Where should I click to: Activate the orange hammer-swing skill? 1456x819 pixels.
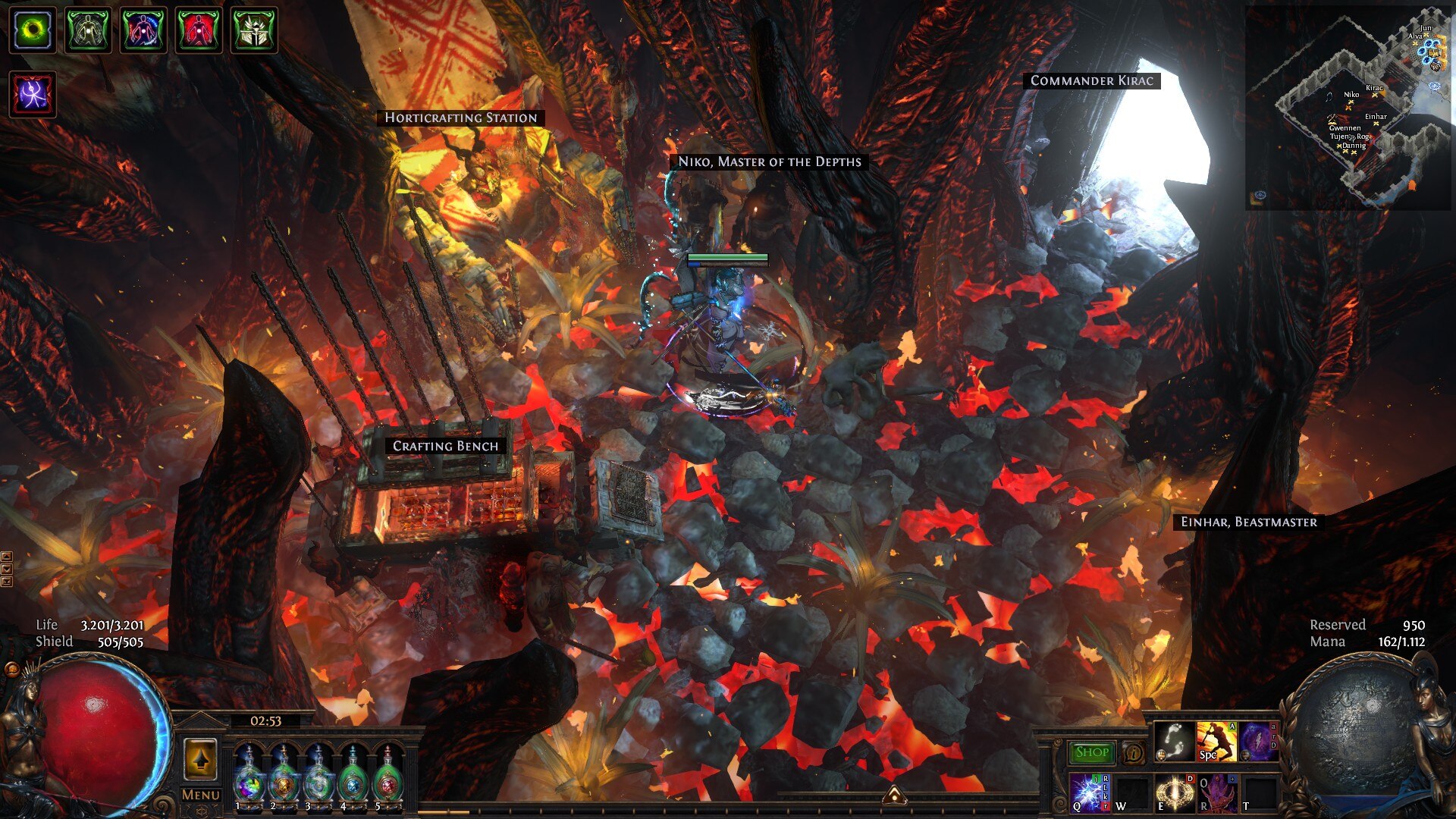1216,741
